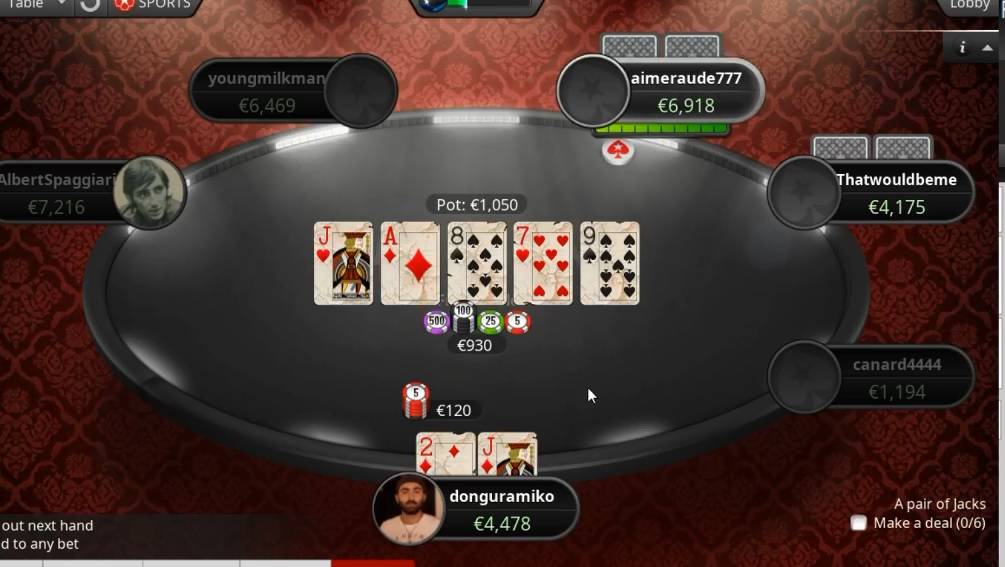The height and width of the screenshot is (567, 1005).
Task: Click the donguramiko player avatar
Action: pyautogui.click(x=408, y=508)
